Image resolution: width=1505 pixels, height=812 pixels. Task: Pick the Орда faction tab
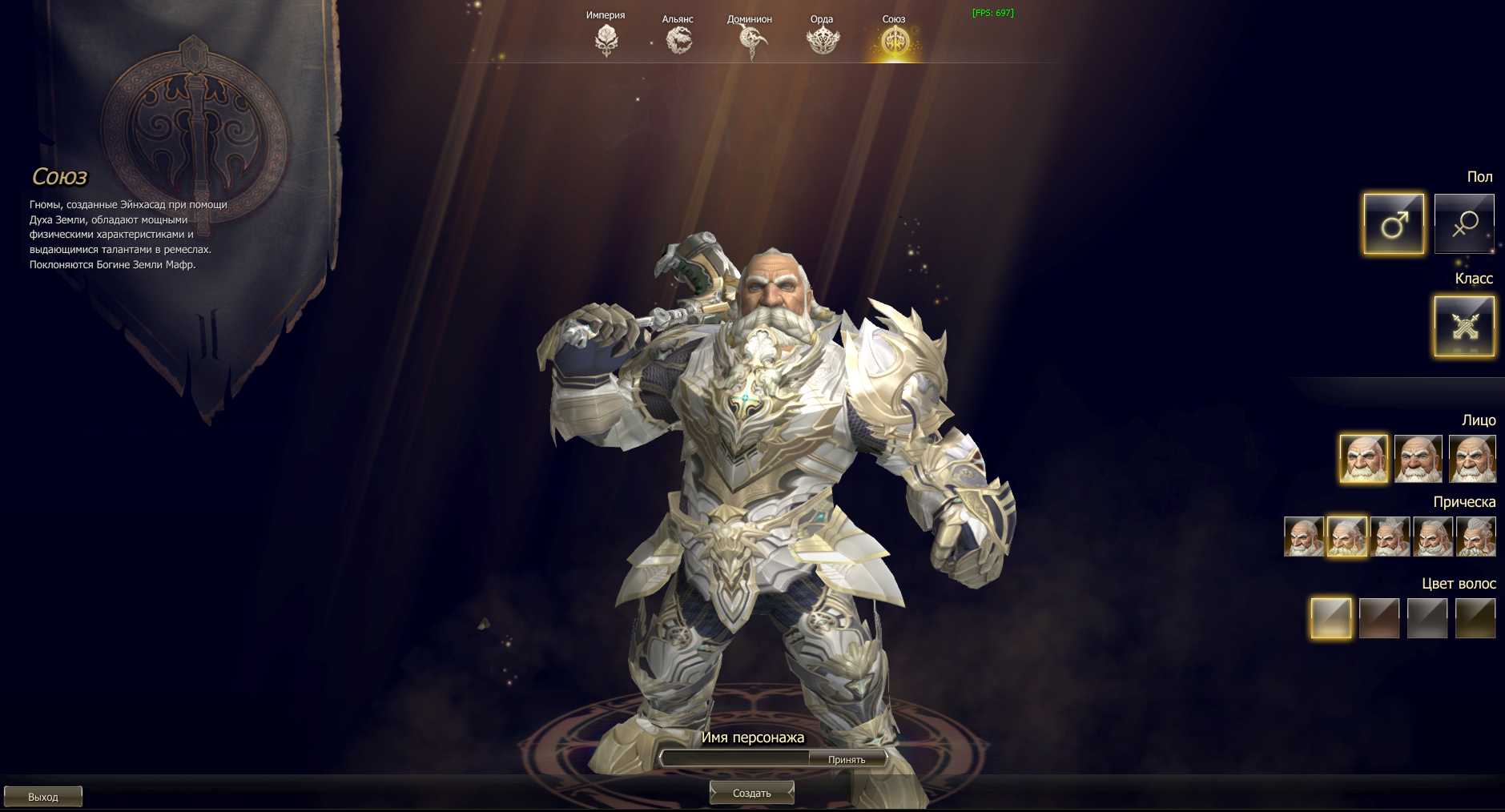[823, 39]
